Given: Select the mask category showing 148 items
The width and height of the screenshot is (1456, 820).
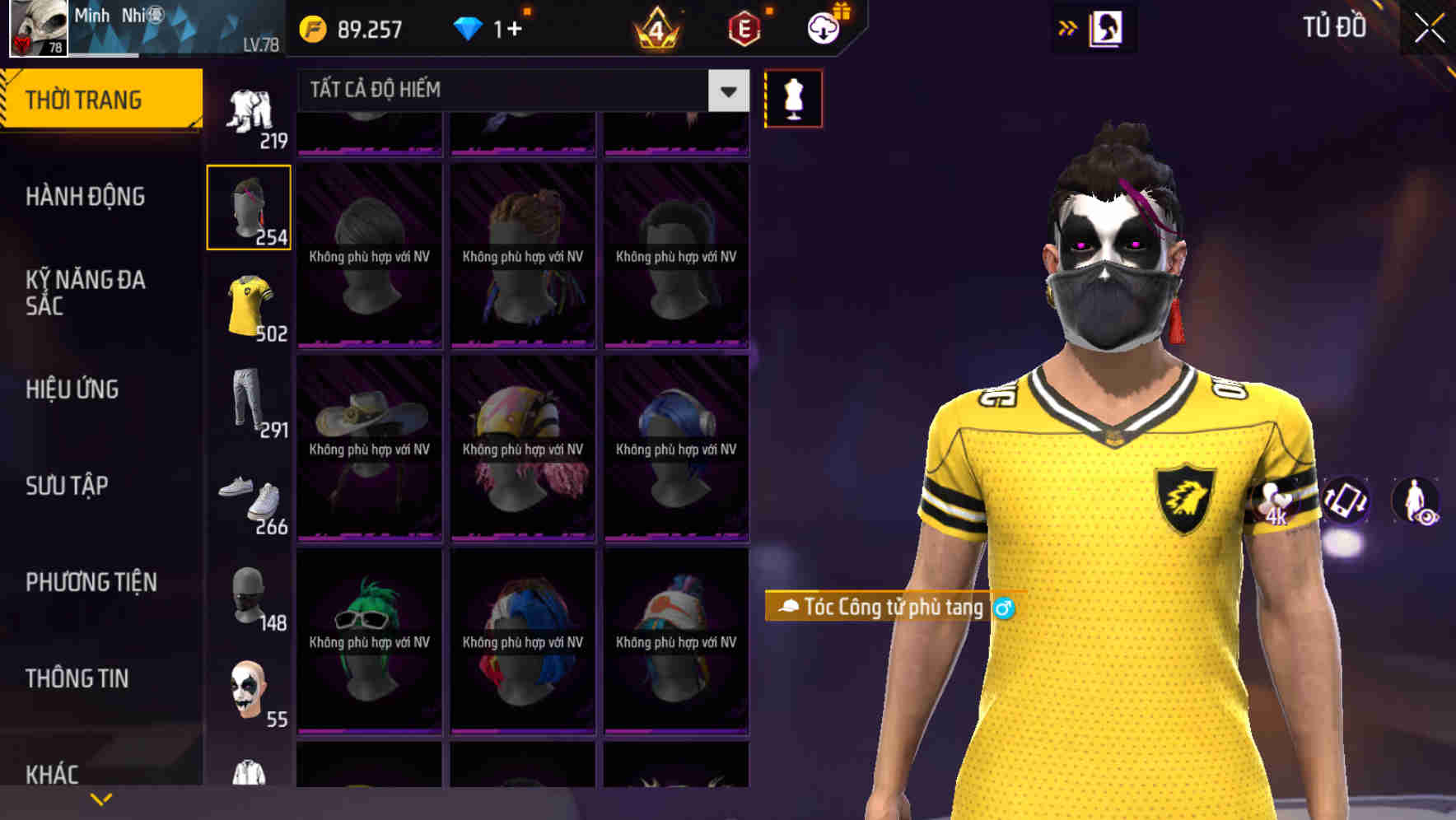Looking at the screenshot, I should click(x=249, y=597).
